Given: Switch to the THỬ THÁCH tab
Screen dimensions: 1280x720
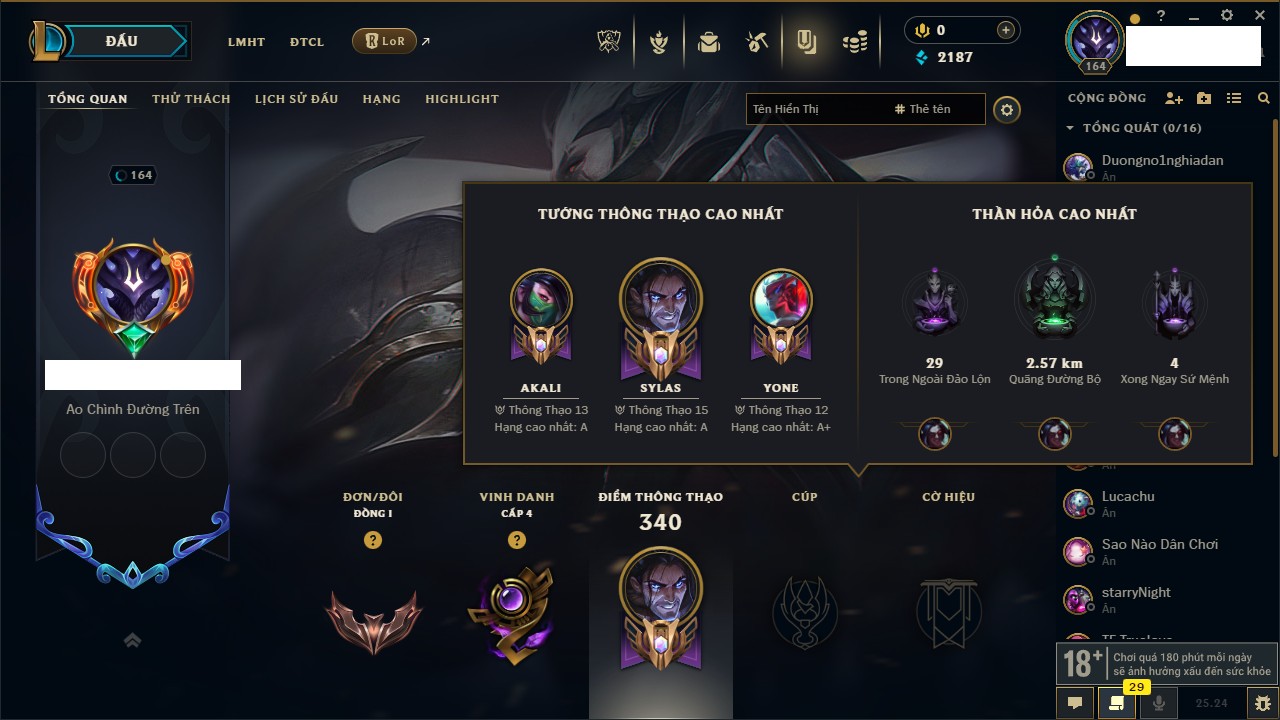Looking at the screenshot, I should 191,99.
